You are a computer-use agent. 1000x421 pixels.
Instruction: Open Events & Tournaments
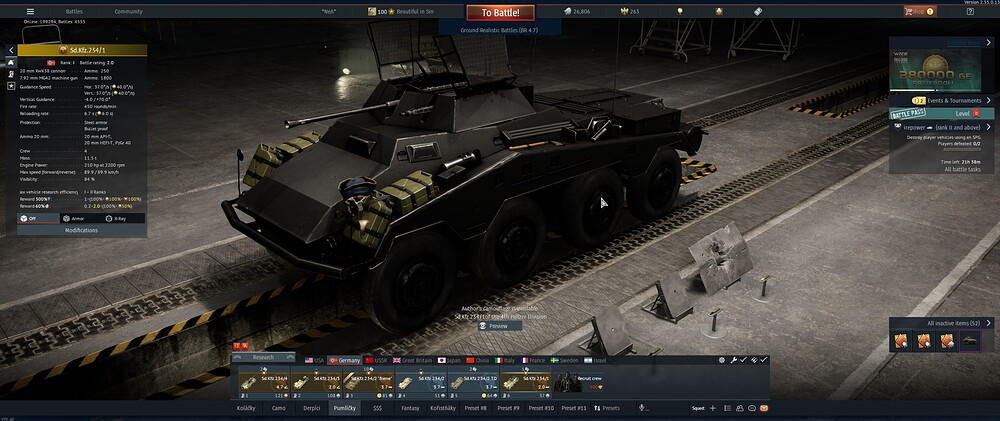point(950,101)
